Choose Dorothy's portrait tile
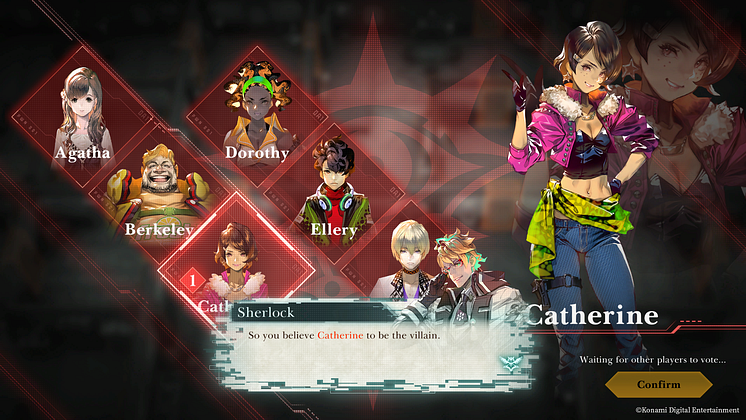 coord(256,117)
